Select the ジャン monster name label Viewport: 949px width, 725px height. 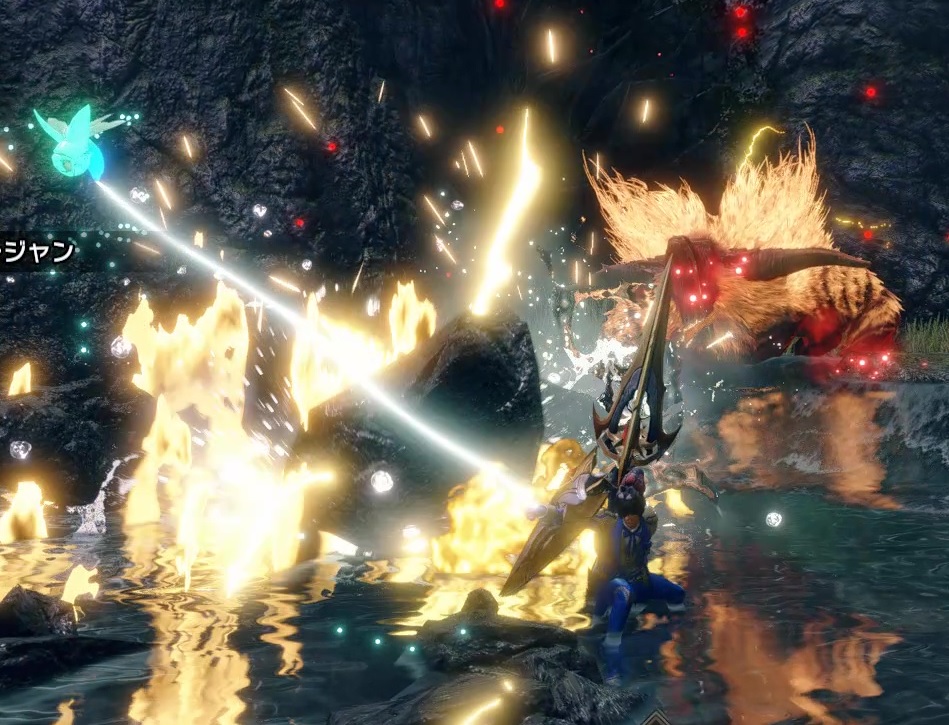click(38, 251)
